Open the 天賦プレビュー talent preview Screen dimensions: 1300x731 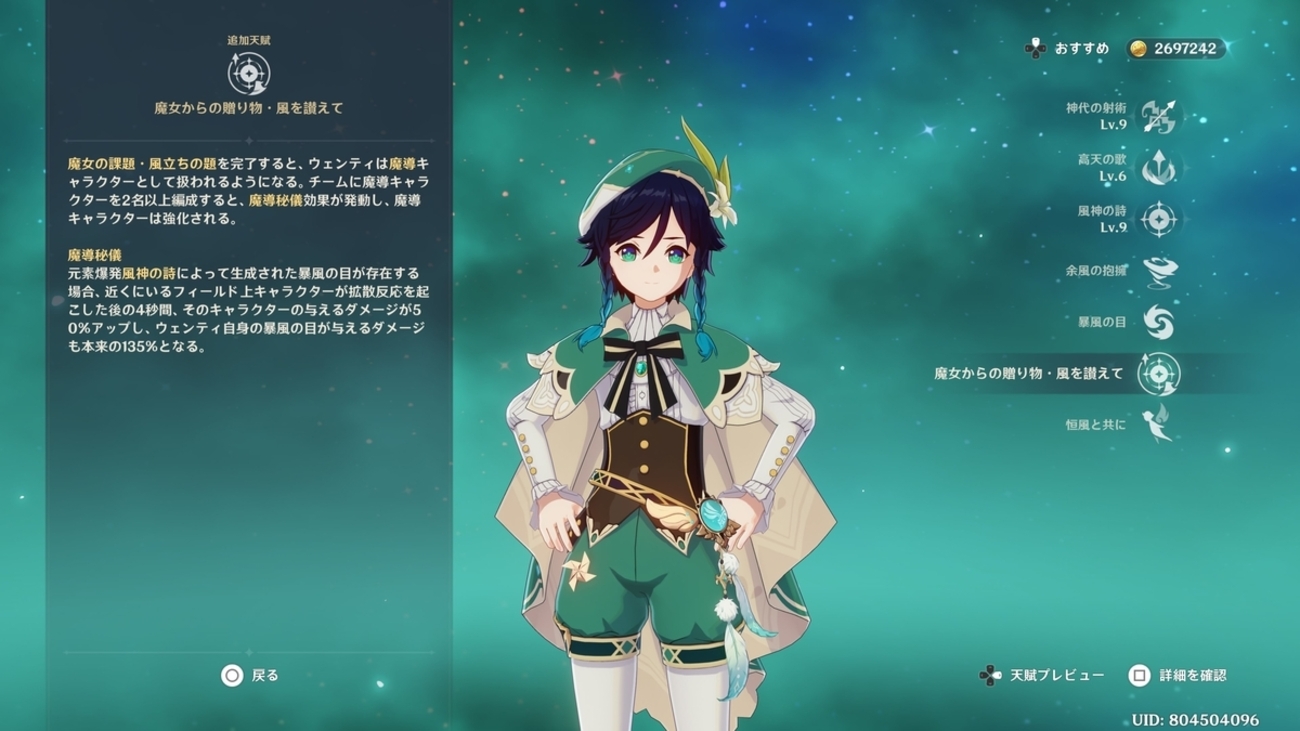pos(1044,676)
